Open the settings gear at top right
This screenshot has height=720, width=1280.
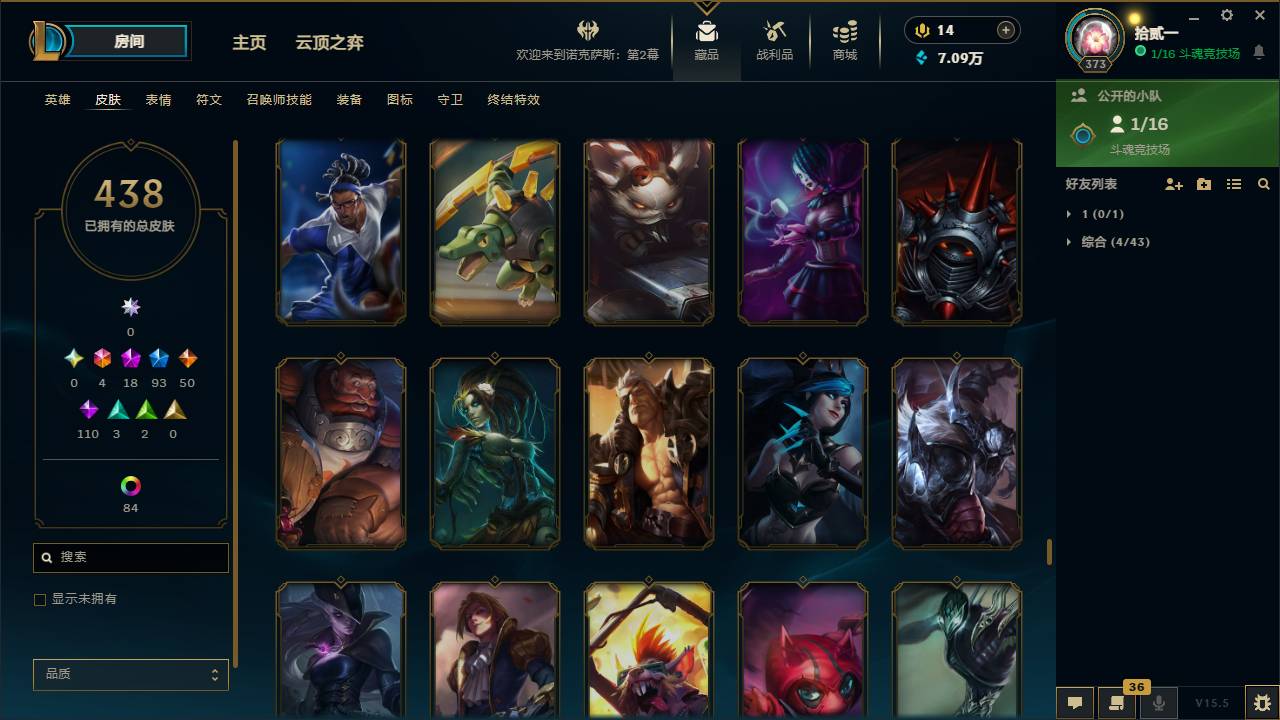pyautogui.click(x=1226, y=16)
